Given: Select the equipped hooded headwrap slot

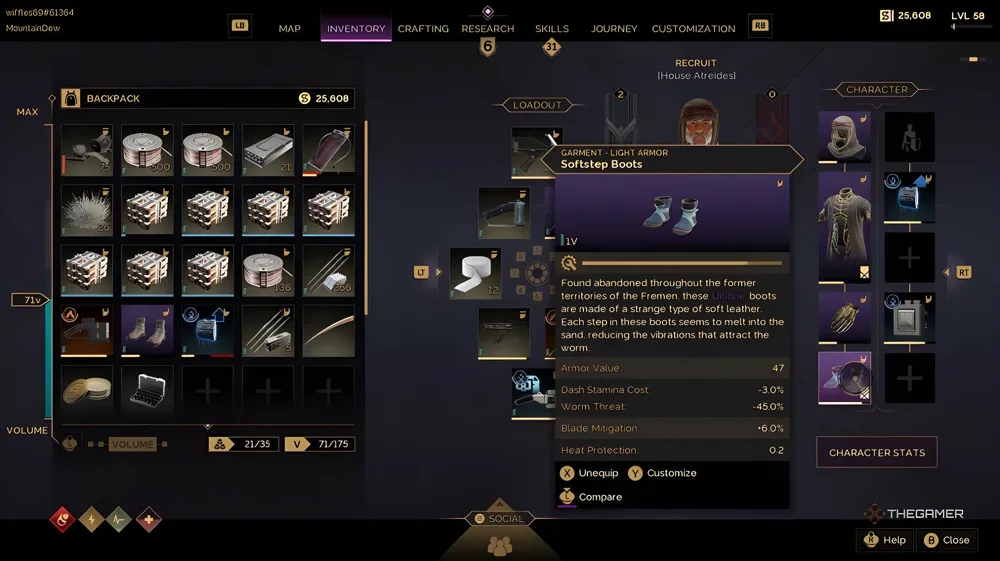Looking at the screenshot, I should pos(845,136).
